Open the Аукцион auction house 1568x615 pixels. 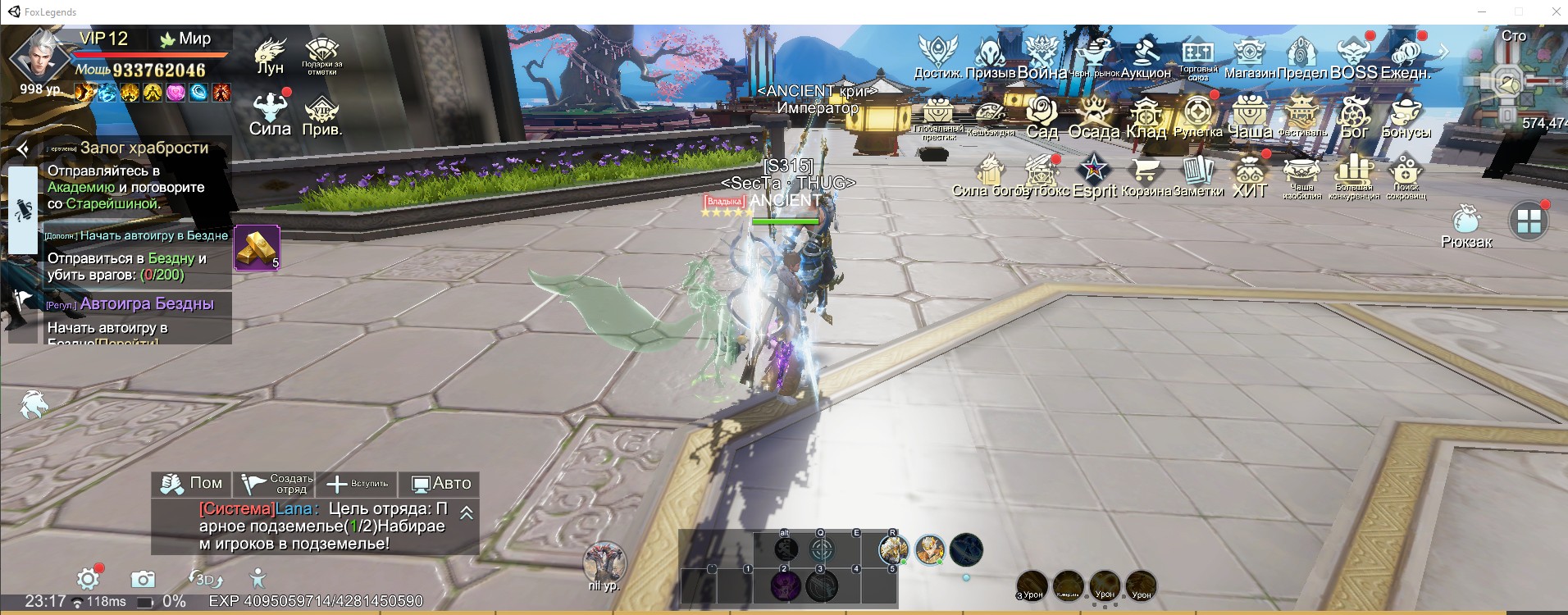coord(1146,57)
